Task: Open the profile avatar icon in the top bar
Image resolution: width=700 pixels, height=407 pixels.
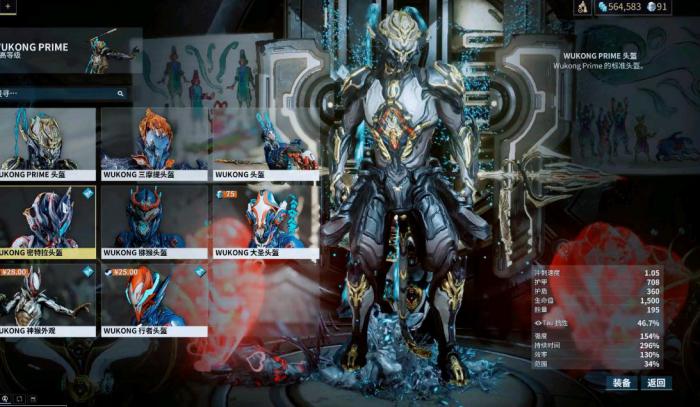Action: click(583, 7)
